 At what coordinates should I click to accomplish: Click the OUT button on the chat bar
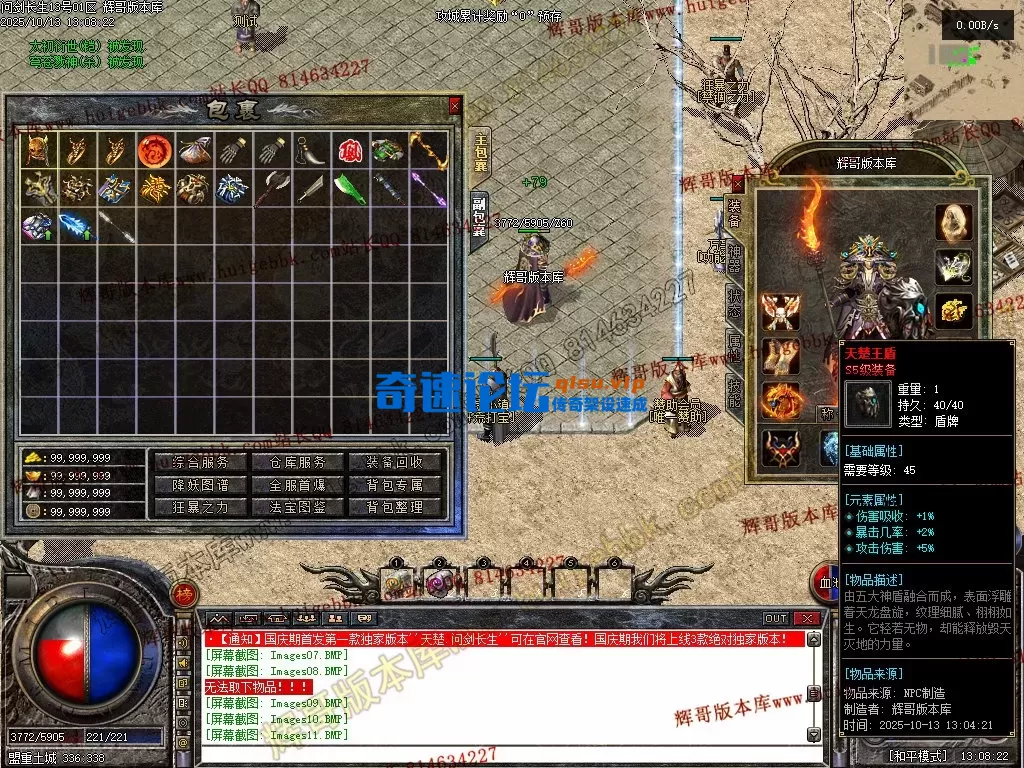coord(776,619)
